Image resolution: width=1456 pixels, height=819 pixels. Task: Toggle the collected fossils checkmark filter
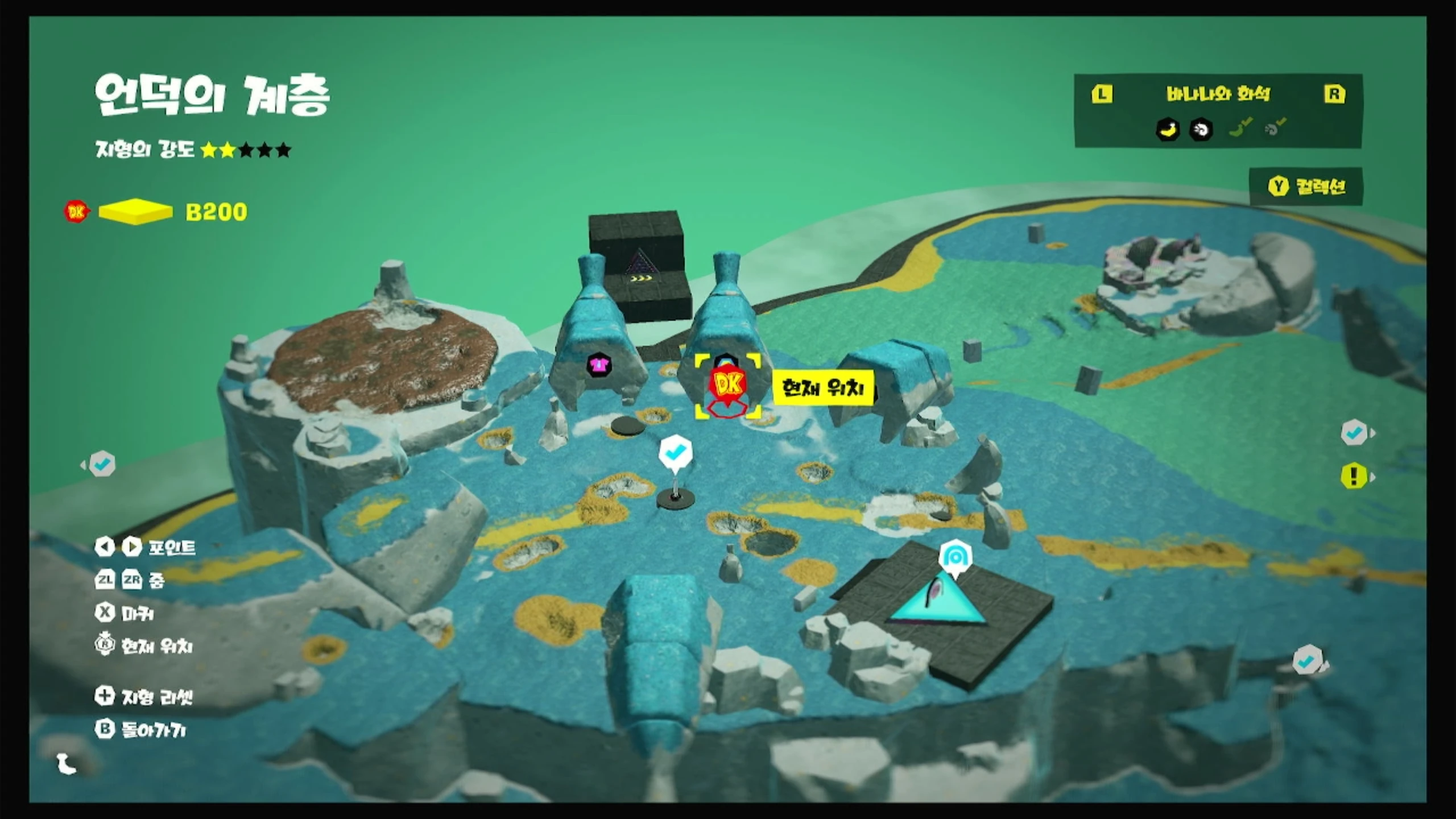click(1274, 129)
